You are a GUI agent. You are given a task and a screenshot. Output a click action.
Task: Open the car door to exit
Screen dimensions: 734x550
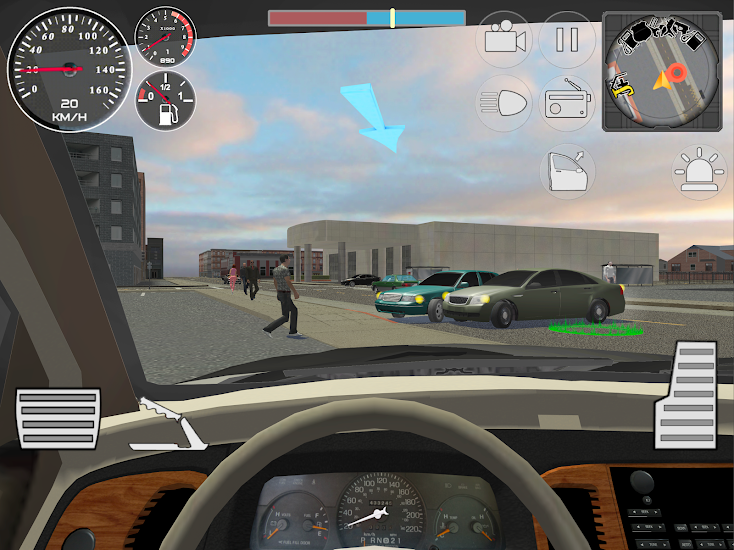(x=567, y=170)
